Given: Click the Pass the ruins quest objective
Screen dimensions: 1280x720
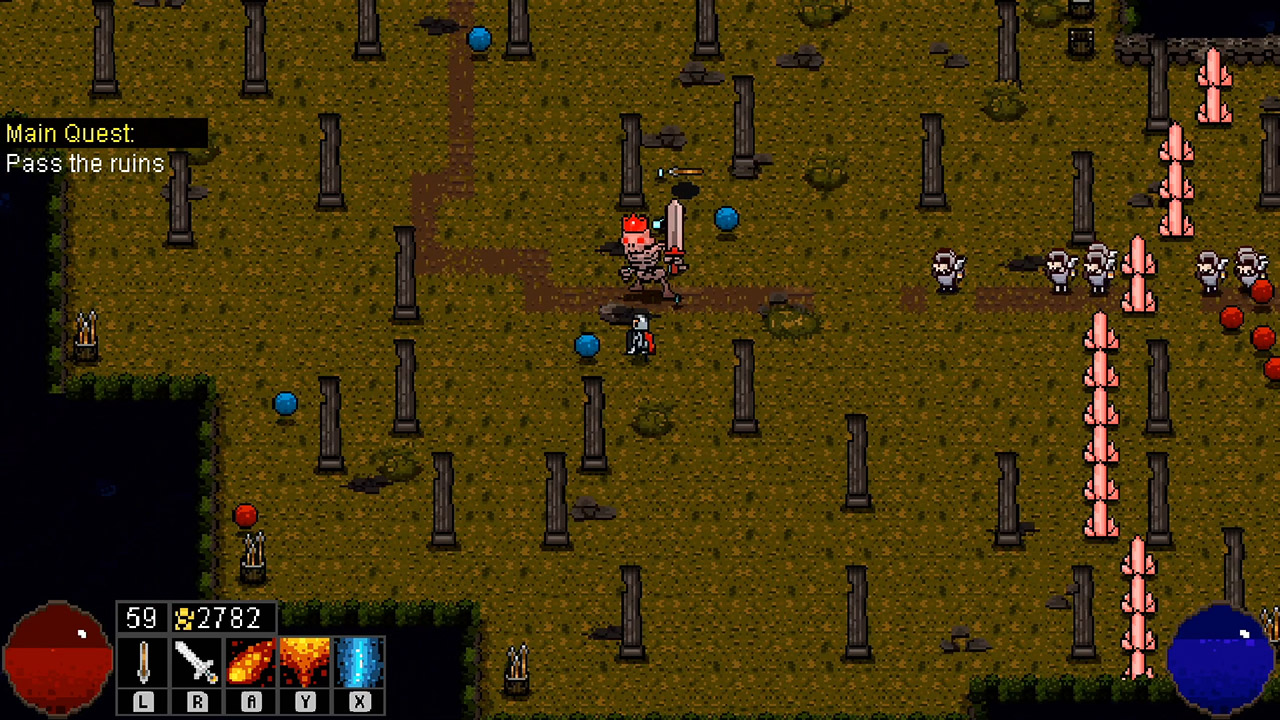Looking at the screenshot, I should point(85,164).
